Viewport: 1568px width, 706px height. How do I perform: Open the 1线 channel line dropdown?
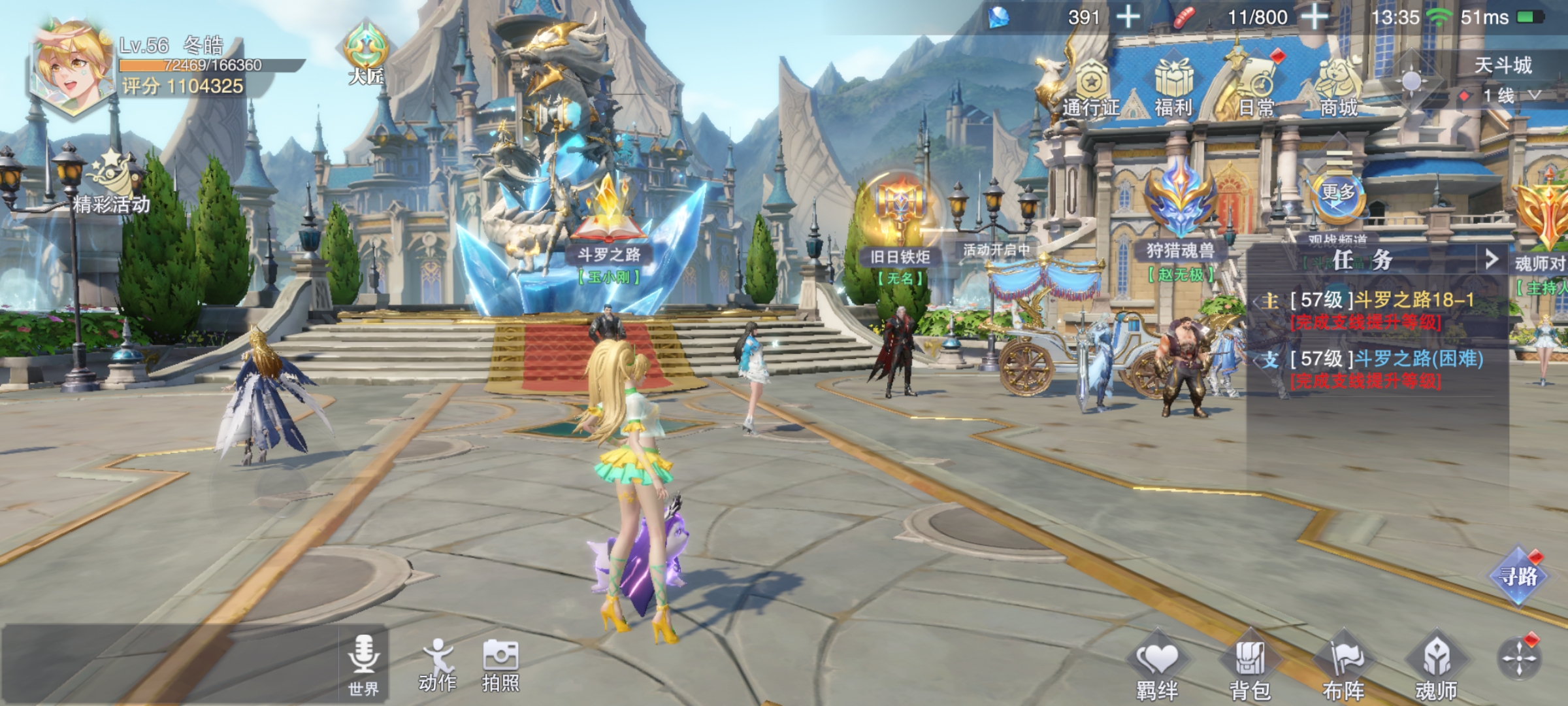click(1509, 96)
